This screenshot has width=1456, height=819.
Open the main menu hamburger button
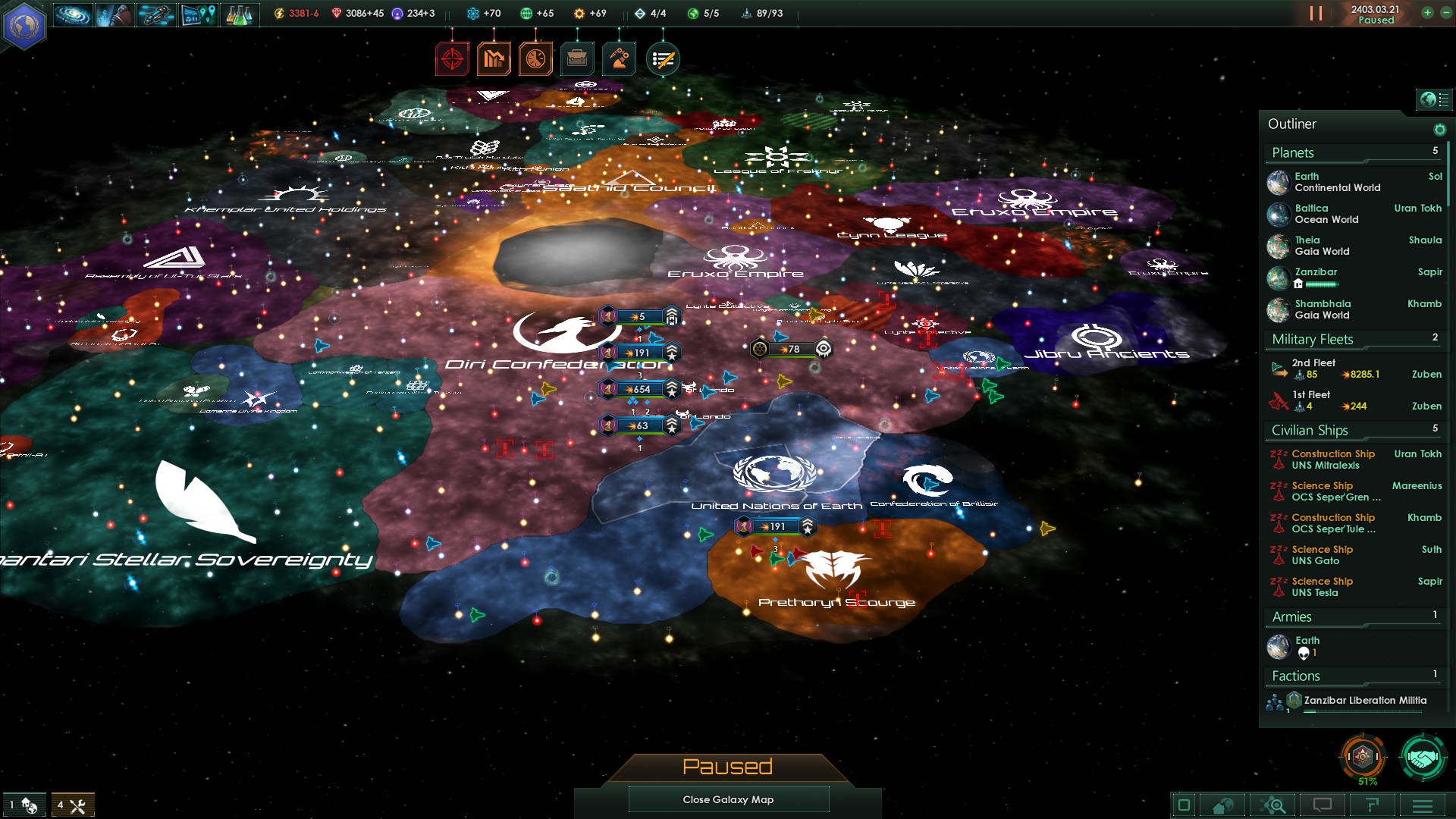tap(1423, 805)
